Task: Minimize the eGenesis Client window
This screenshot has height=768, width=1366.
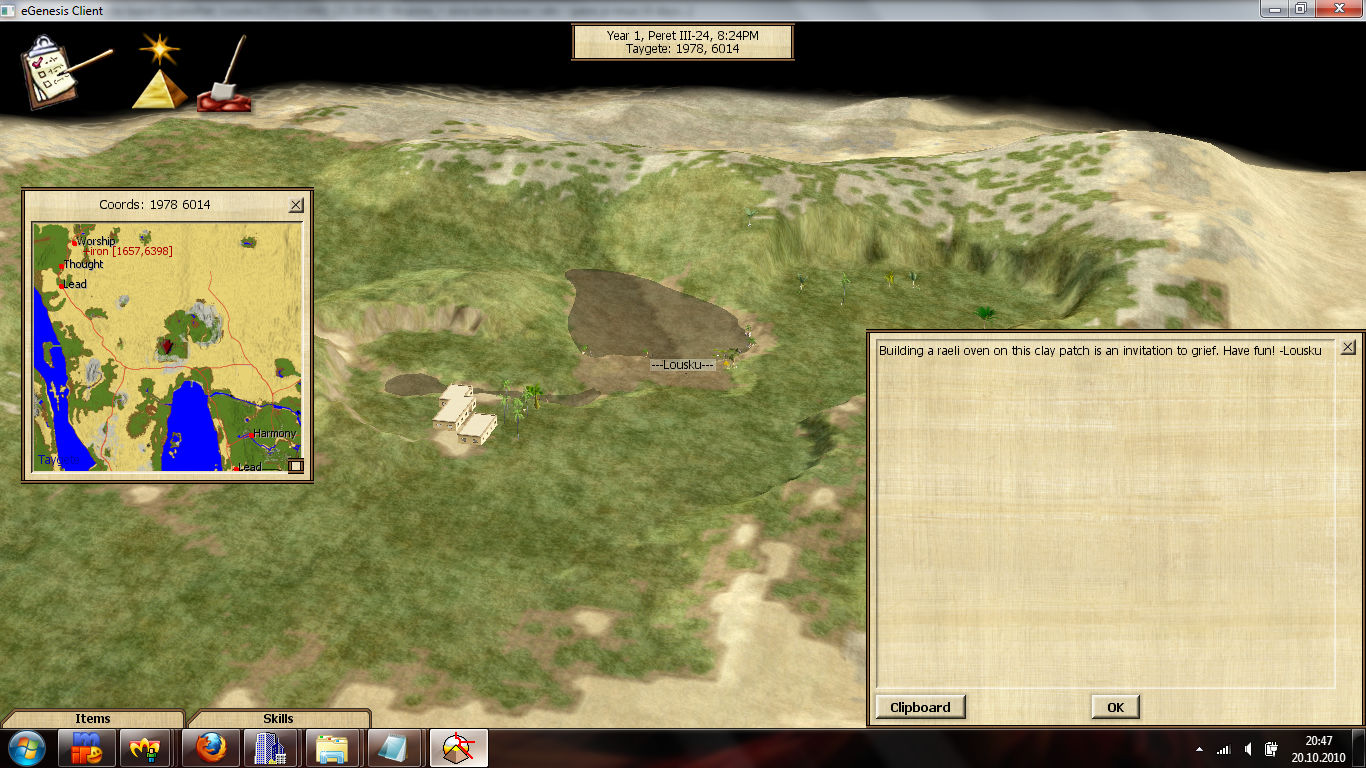Action: 1273,9
